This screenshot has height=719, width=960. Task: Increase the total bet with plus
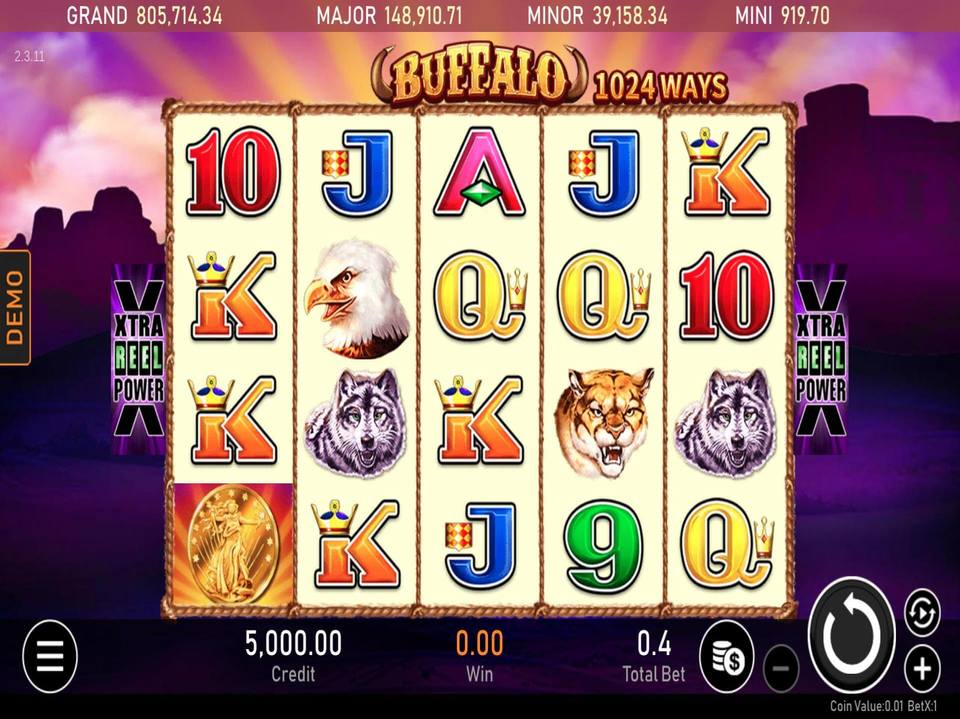(922, 668)
